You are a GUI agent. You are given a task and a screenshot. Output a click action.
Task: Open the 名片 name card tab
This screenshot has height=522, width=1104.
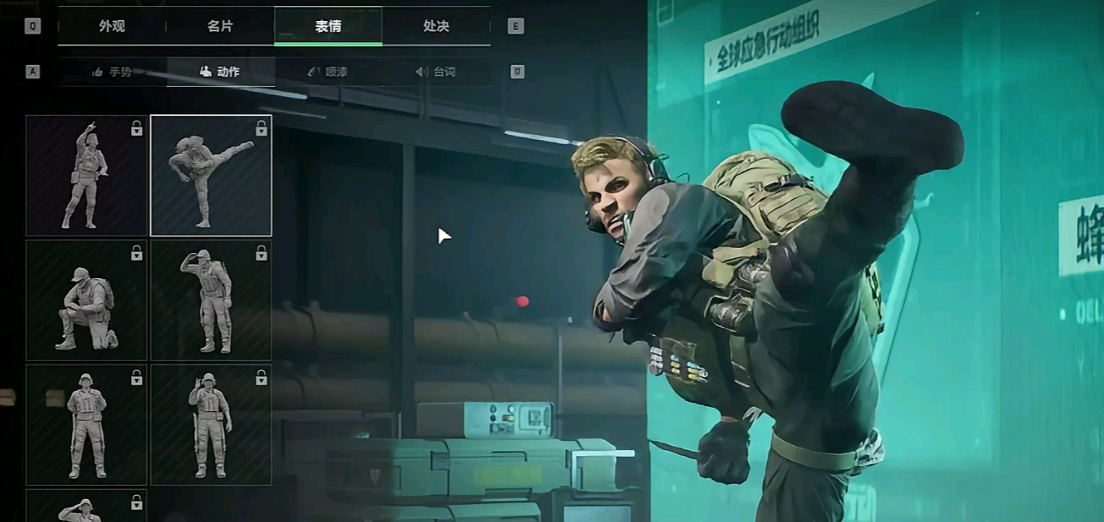(220, 26)
